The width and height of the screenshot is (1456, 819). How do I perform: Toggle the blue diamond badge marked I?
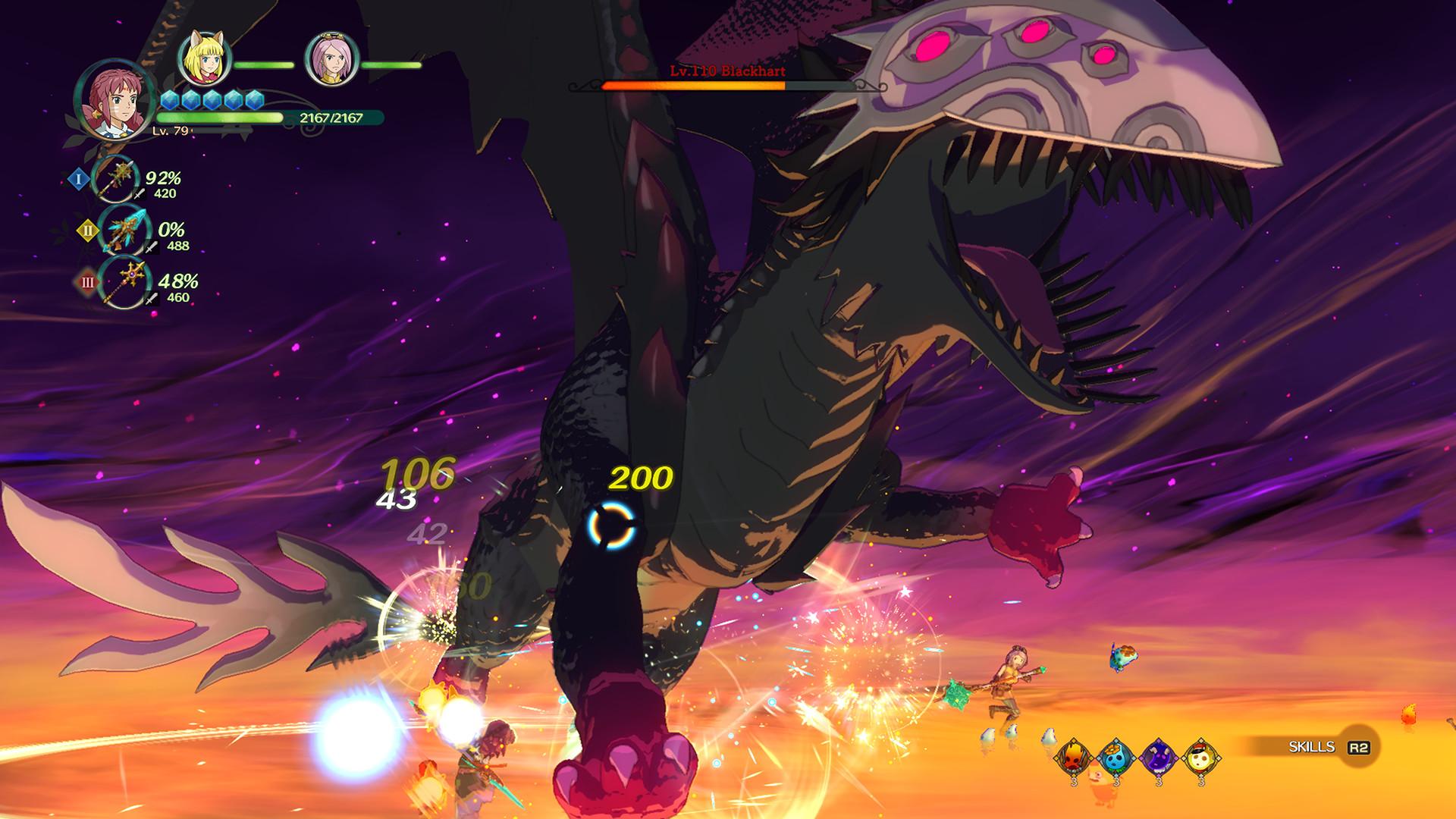tap(79, 179)
